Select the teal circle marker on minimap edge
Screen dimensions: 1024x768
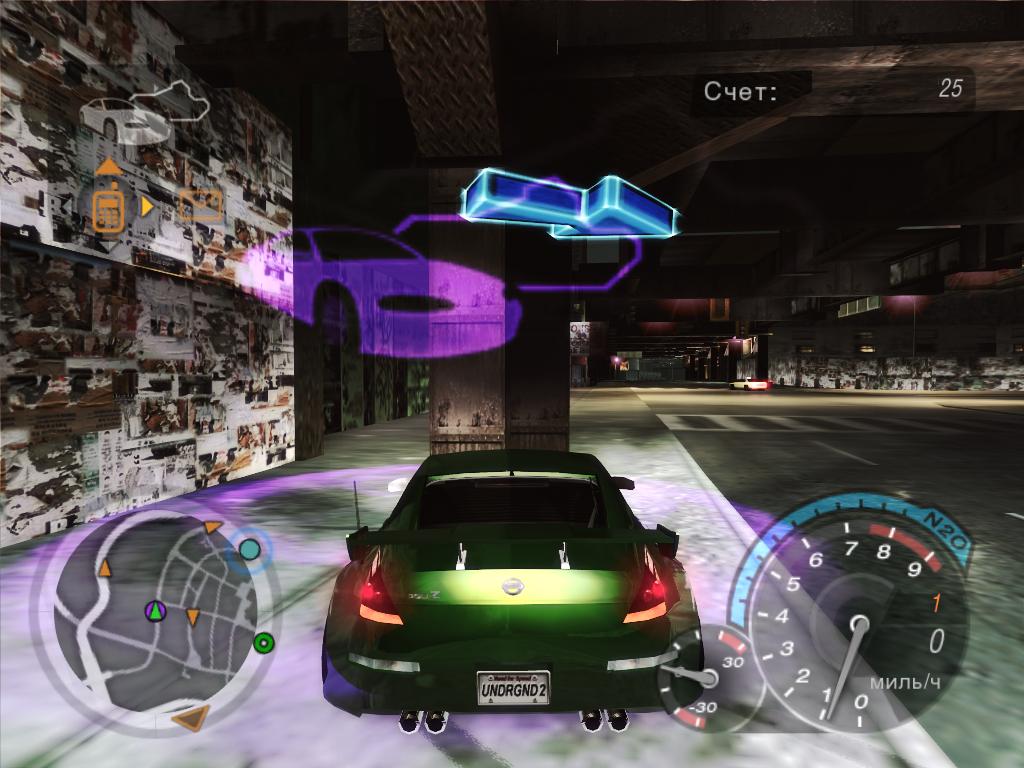click(249, 549)
